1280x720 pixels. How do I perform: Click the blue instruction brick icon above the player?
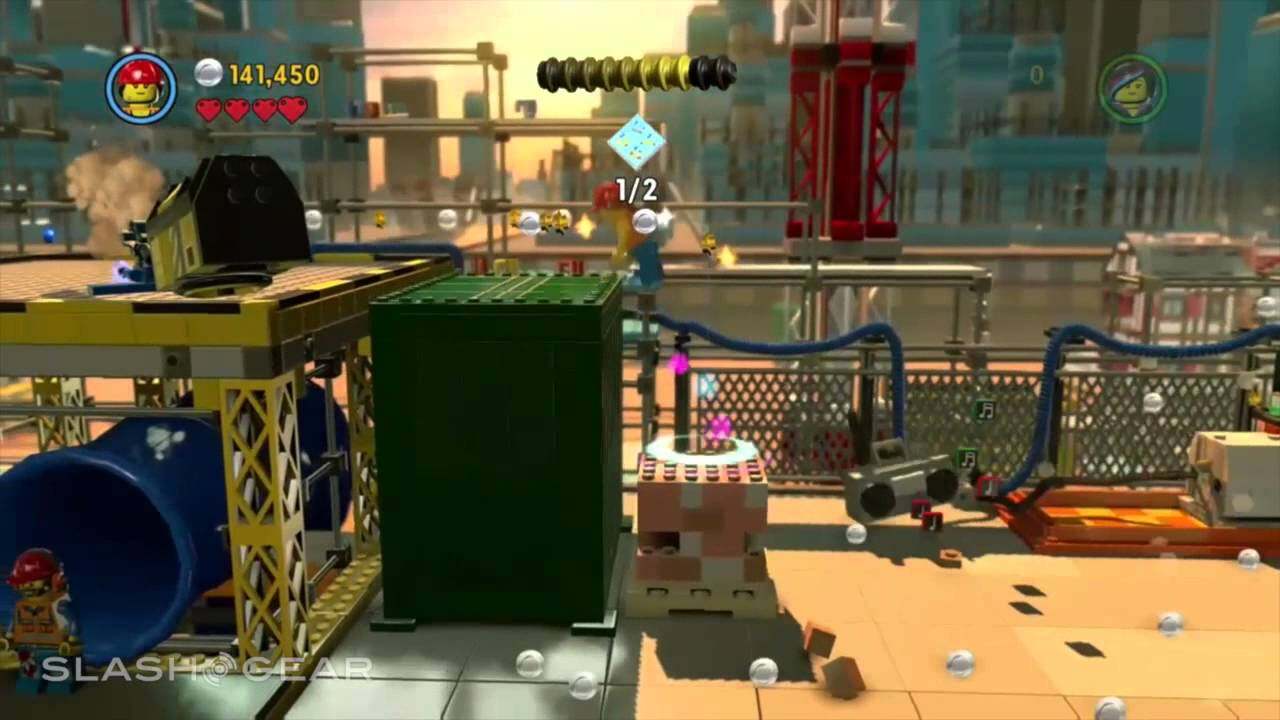click(637, 143)
